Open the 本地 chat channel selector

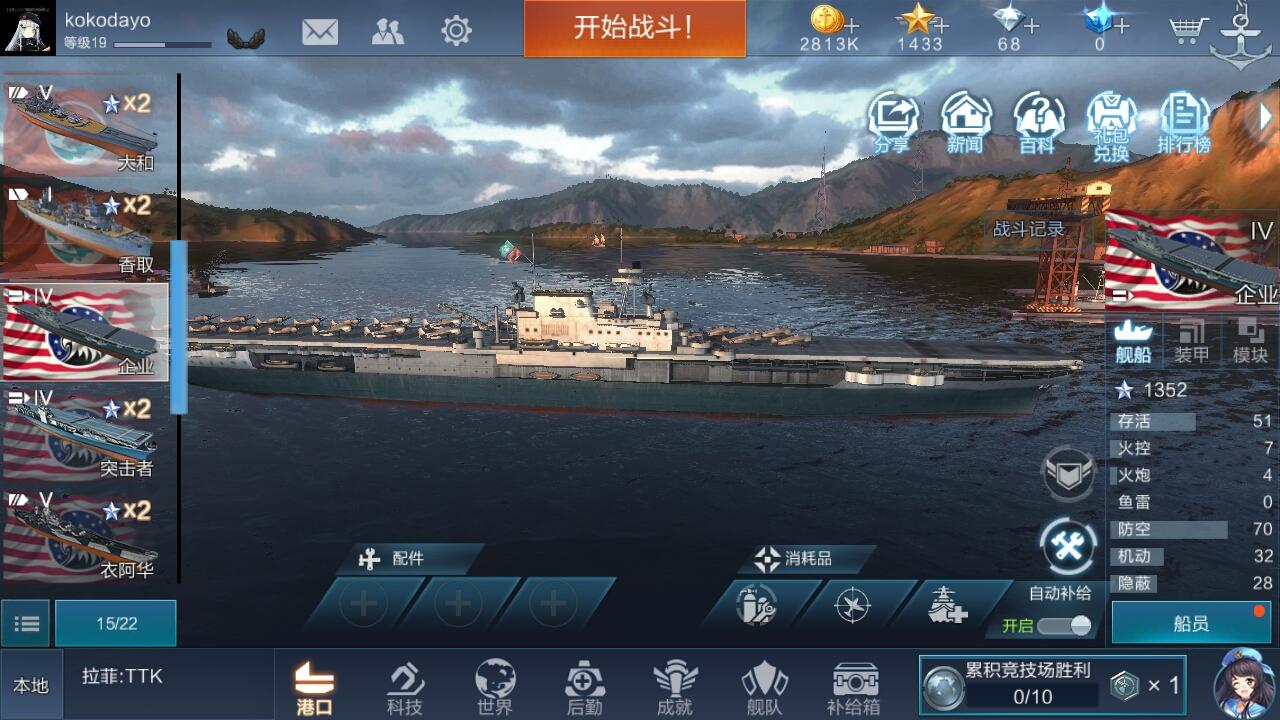coord(32,683)
